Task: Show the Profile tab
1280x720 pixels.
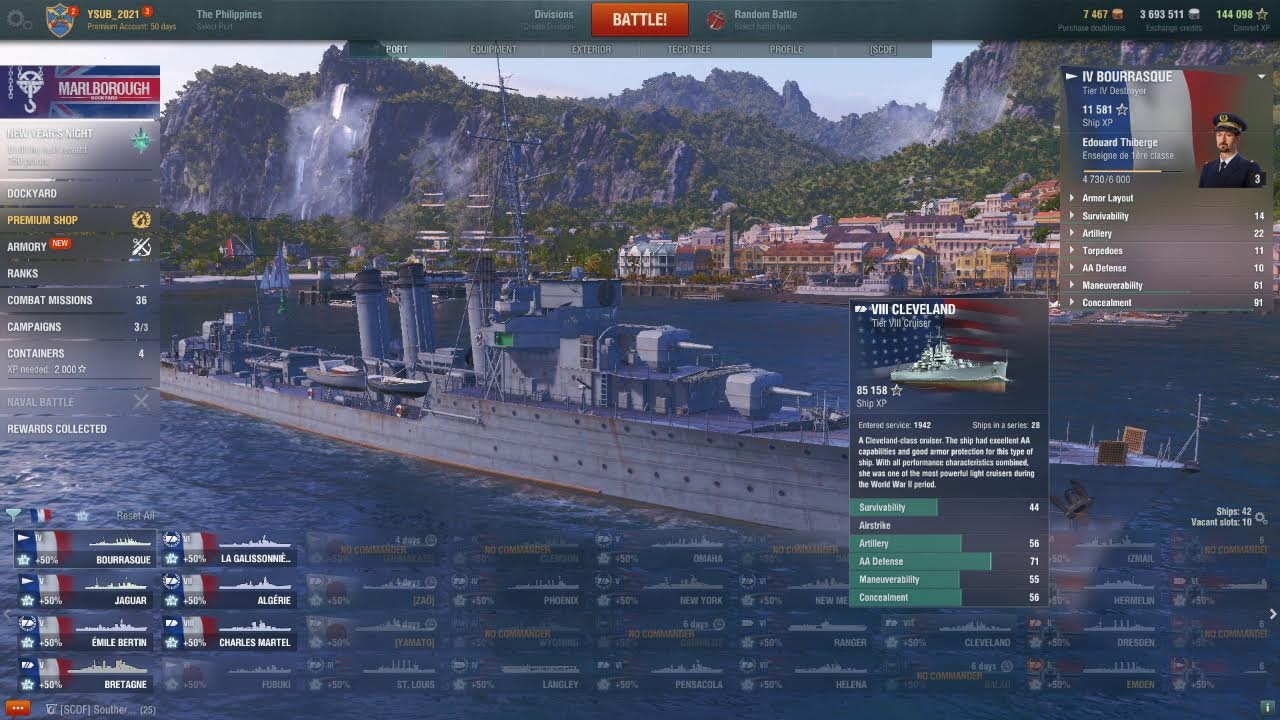Action: tap(786, 49)
